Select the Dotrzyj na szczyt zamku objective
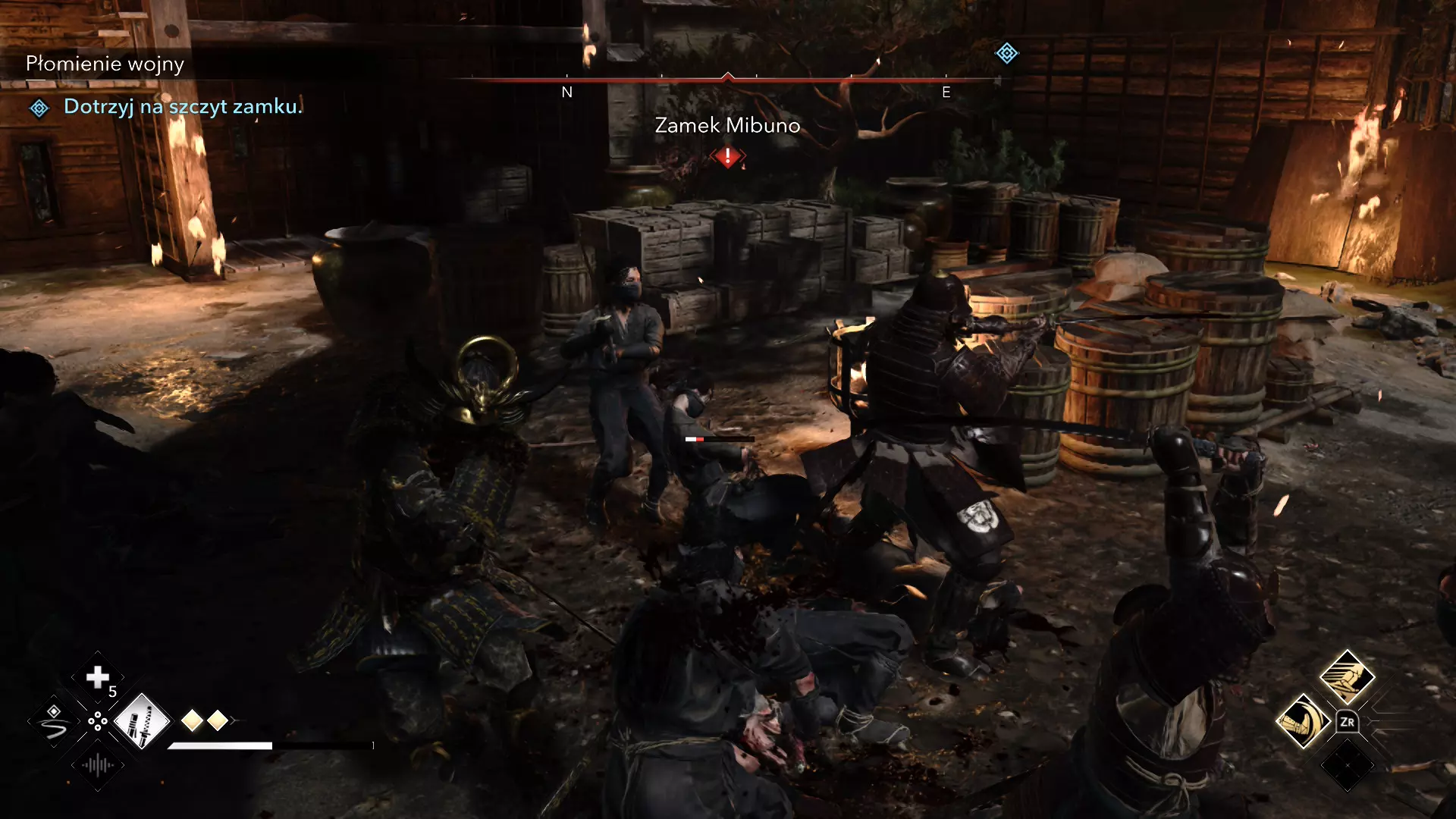This screenshot has height=819, width=1456. click(x=183, y=107)
